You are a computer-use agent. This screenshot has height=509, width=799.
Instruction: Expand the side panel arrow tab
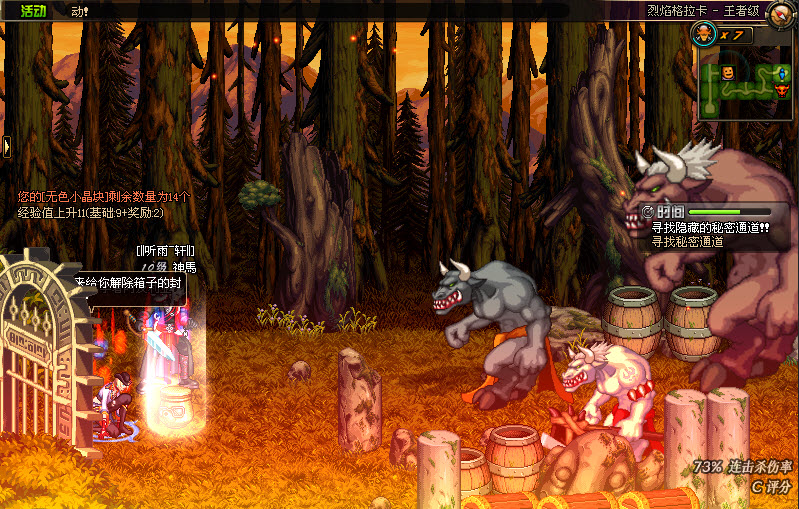tap(5, 147)
